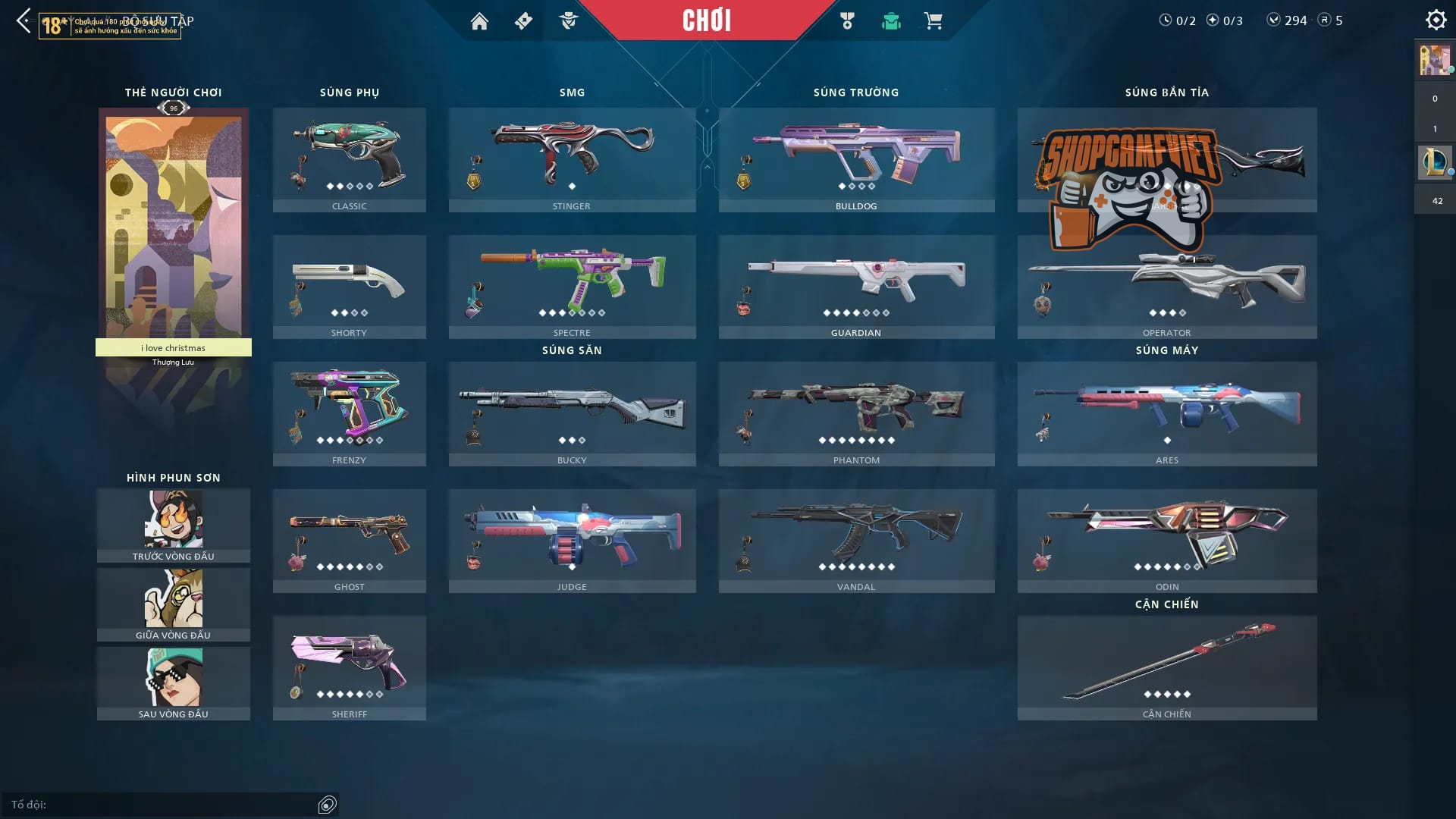This screenshot has width=1456, height=819.
Task: Open the Battle Pass ticket icon
Action: click(522, 21)
